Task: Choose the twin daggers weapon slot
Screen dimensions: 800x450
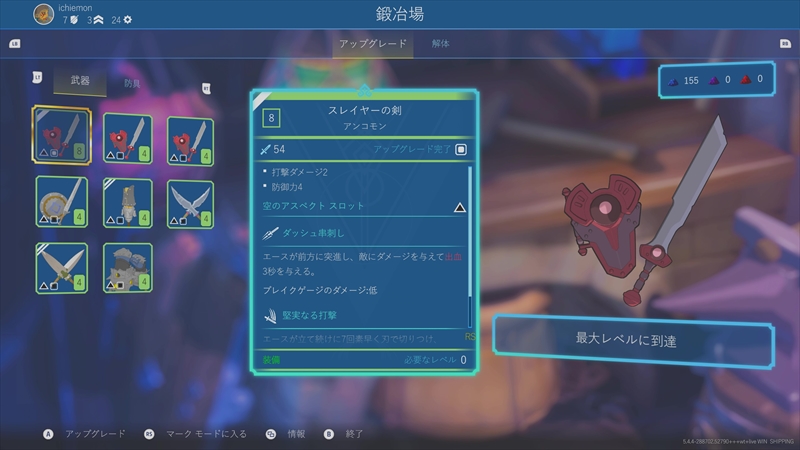Action: (x=62, y=267)
